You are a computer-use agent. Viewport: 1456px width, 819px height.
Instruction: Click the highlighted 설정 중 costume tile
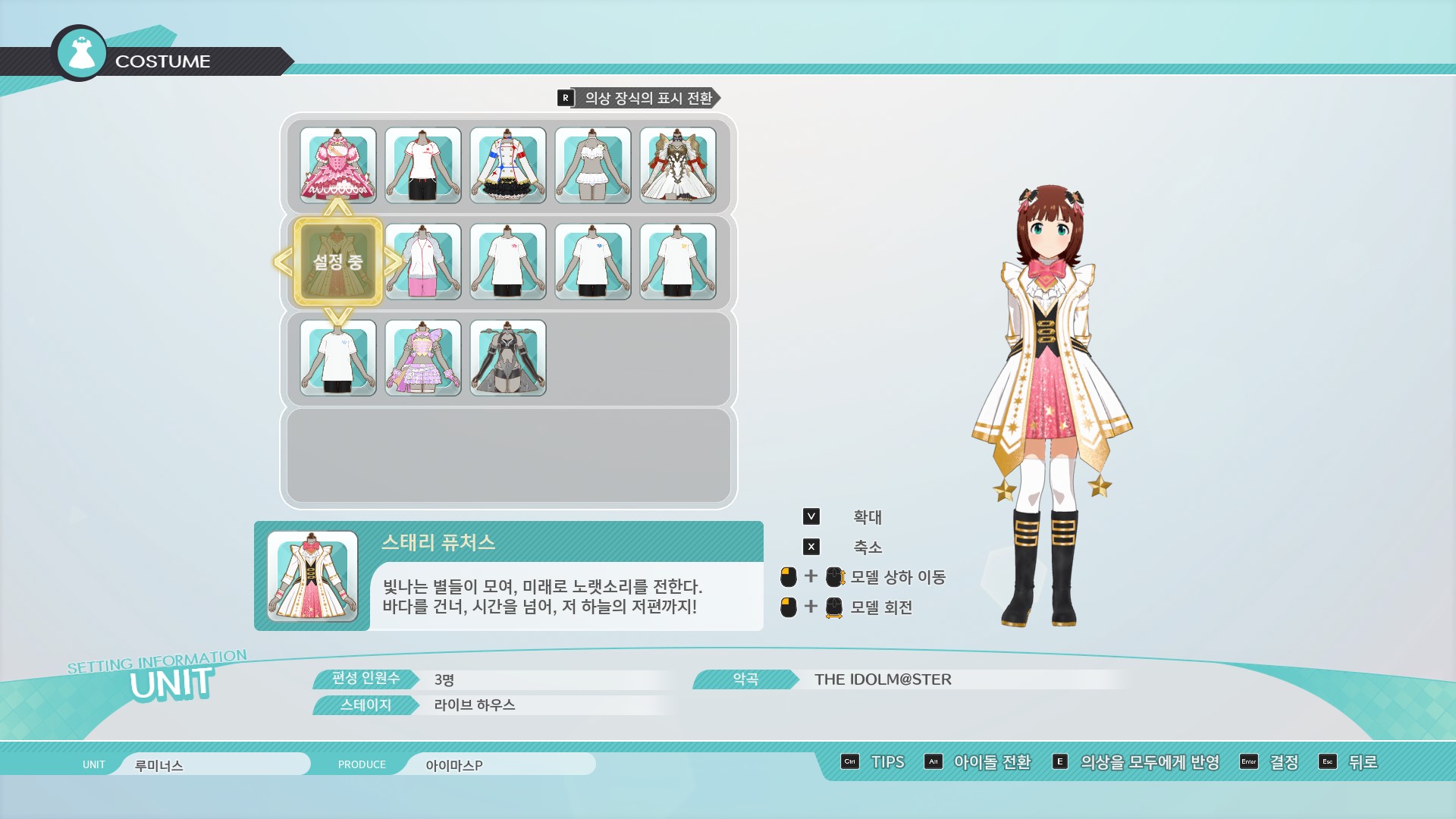338,262
